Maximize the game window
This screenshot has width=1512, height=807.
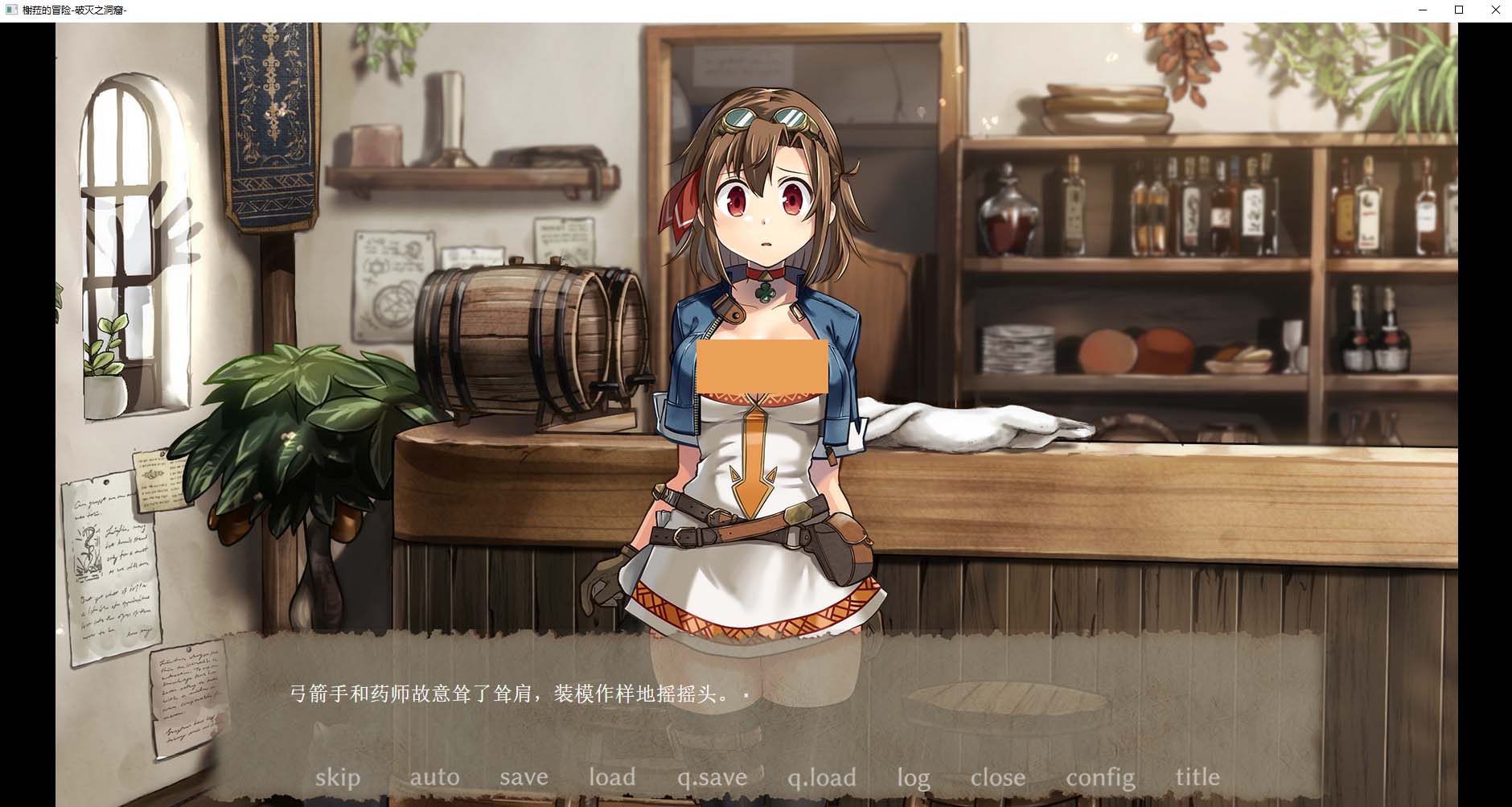1457,10
